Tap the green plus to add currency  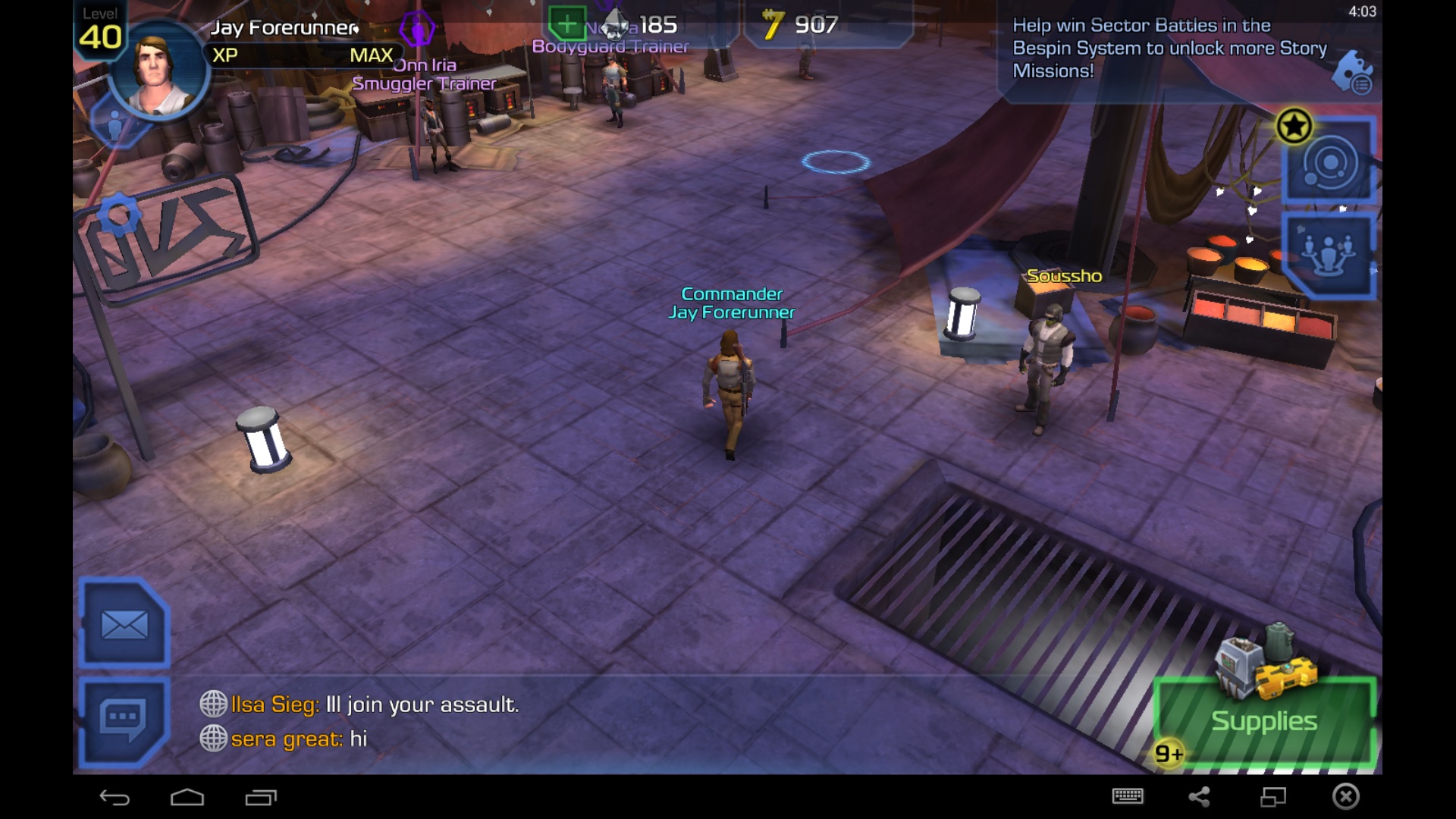pyautogui.click(x=566, y=24)
